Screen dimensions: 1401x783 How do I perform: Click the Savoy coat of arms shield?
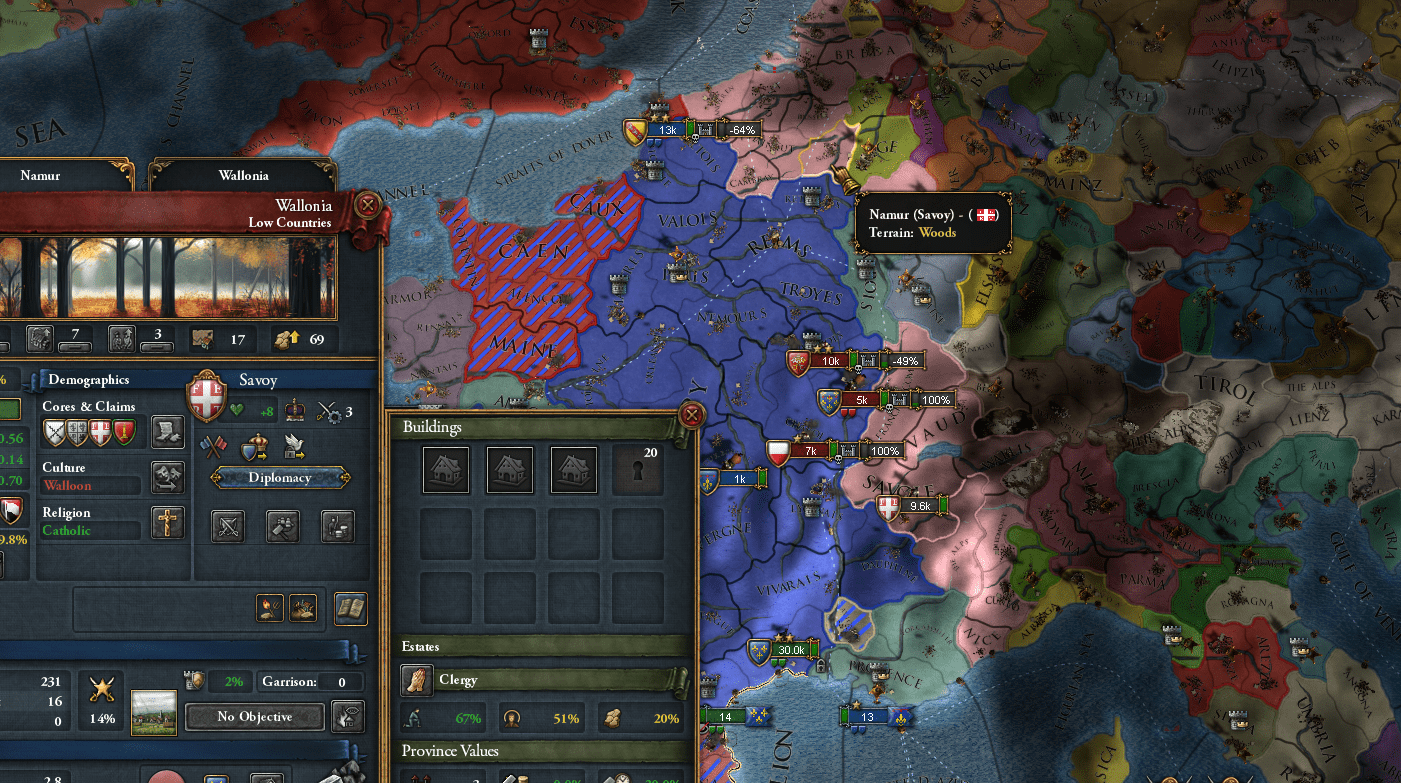pyautogui.click(x=207, y=398)
